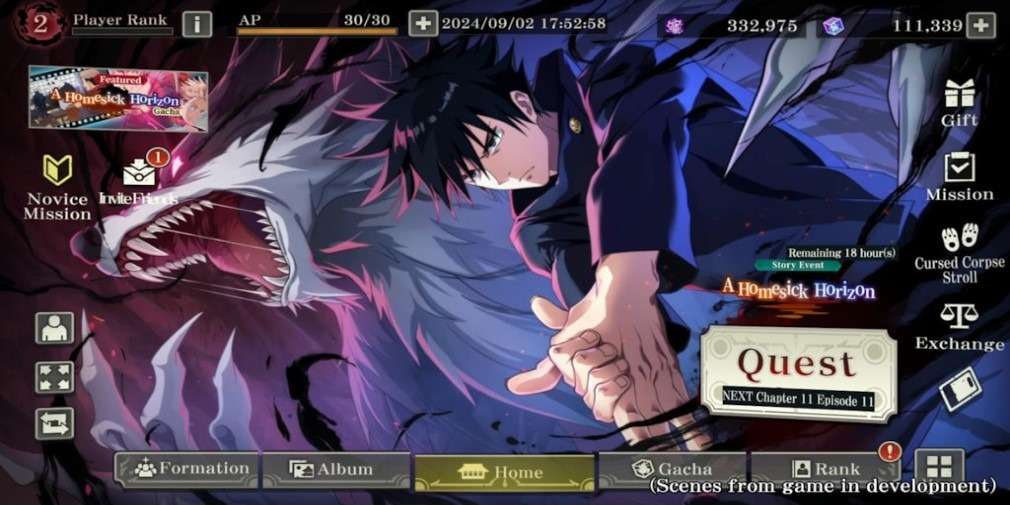The height and width of the screenshot is (505, 1010).
Task: Open the Rank tab
Action: pyautogui.click(x=824, y=469)
